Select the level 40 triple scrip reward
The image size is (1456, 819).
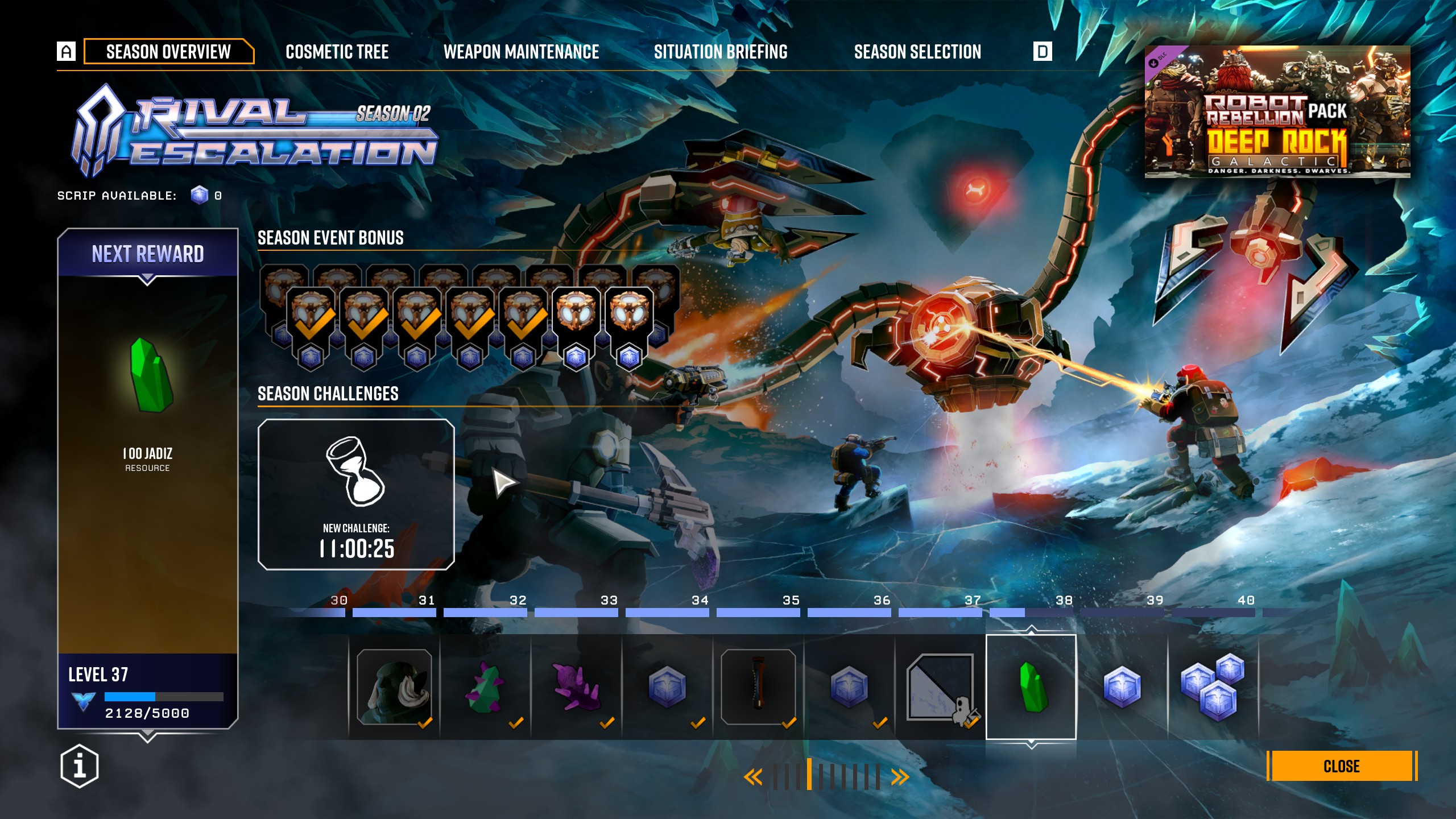point(1213,687)
